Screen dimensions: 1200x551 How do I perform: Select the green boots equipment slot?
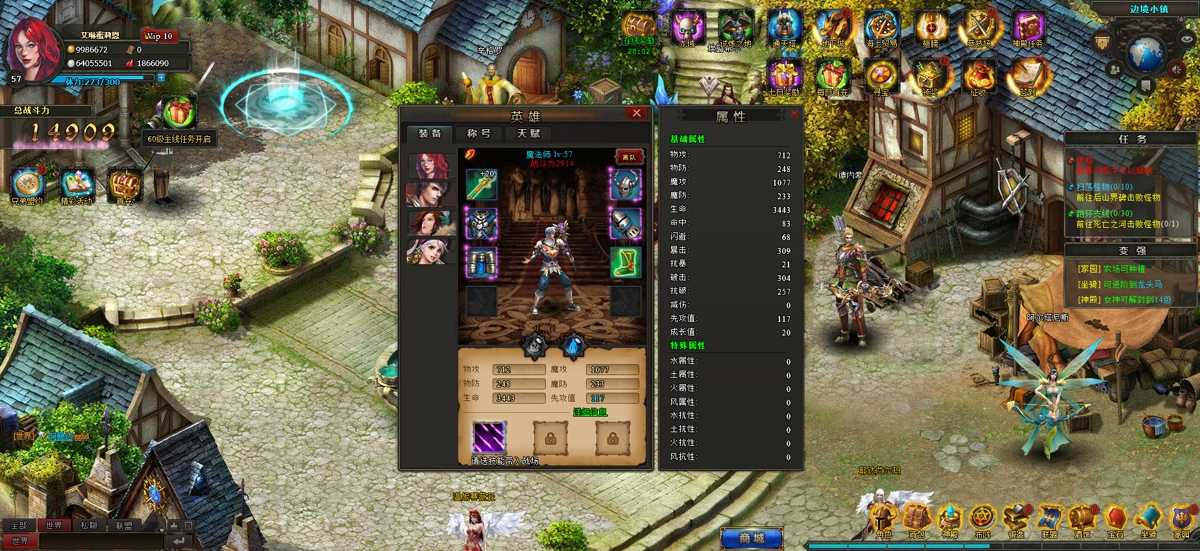click(625, 262)
